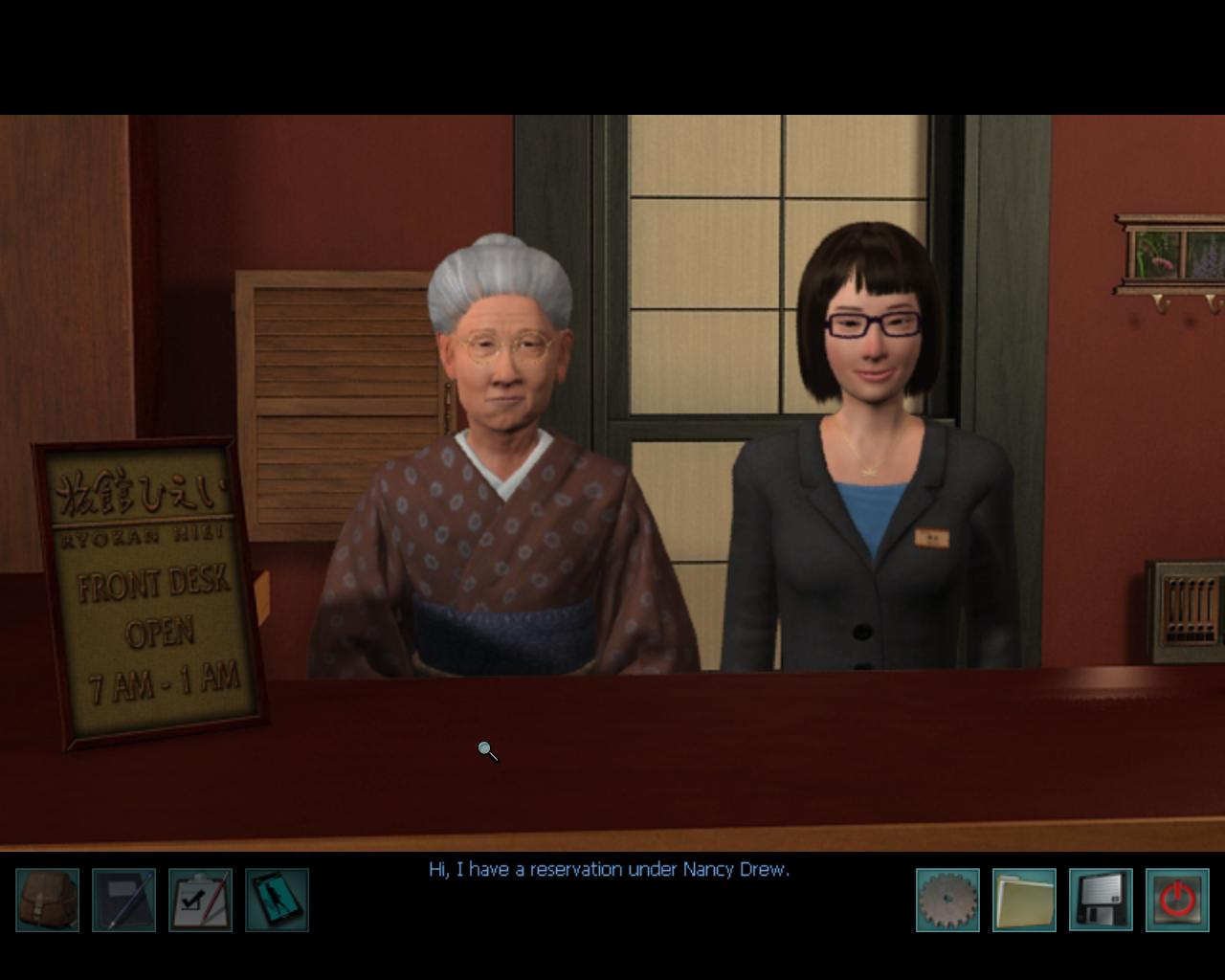1225x980 pixels.
Task: Show the task checklist clipboard
Action: click(x=200, y=900)
